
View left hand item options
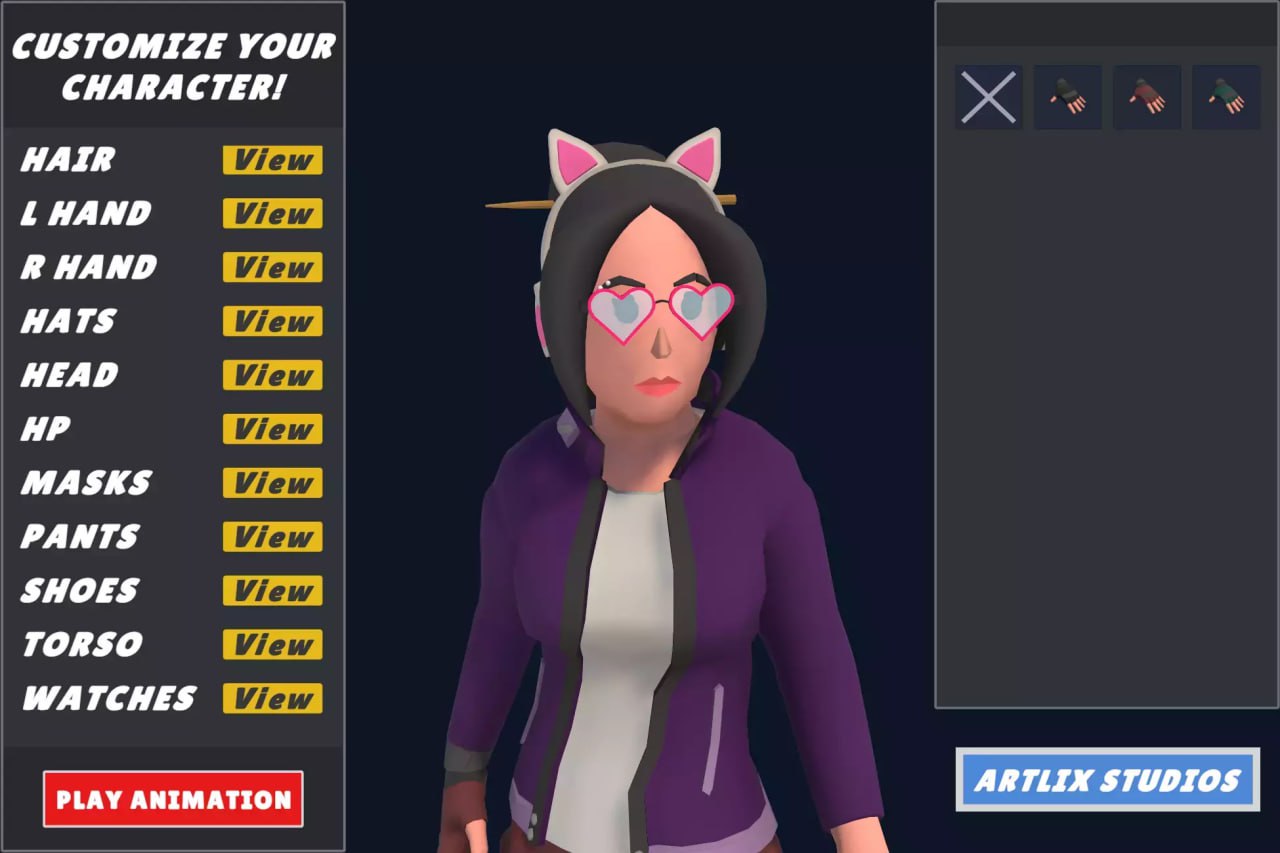[271, 213]
